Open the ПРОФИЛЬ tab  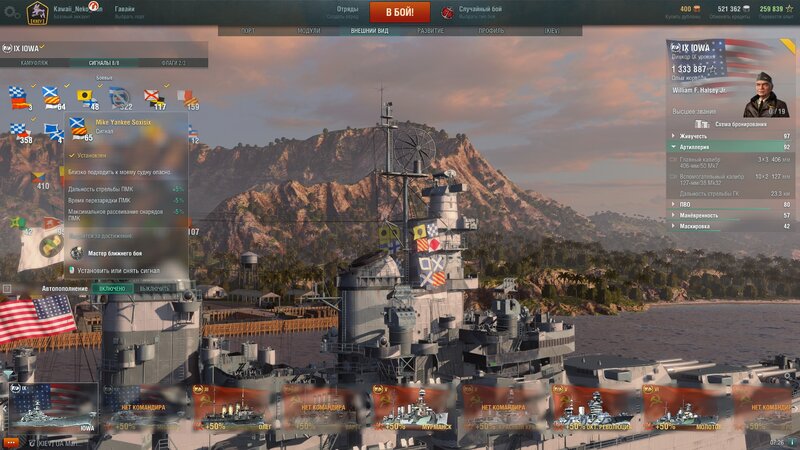(x=491, y=31)
